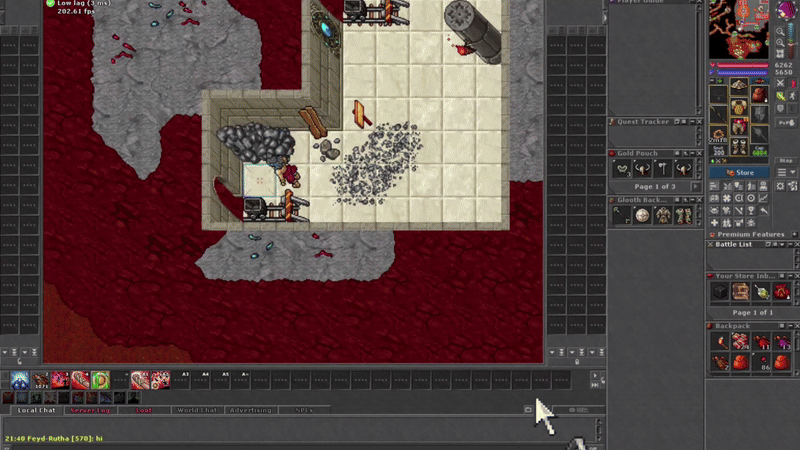800x450 pixels.
Task: Open the Server Log tab
Action: pyautogui.click(x=89, y=410)
